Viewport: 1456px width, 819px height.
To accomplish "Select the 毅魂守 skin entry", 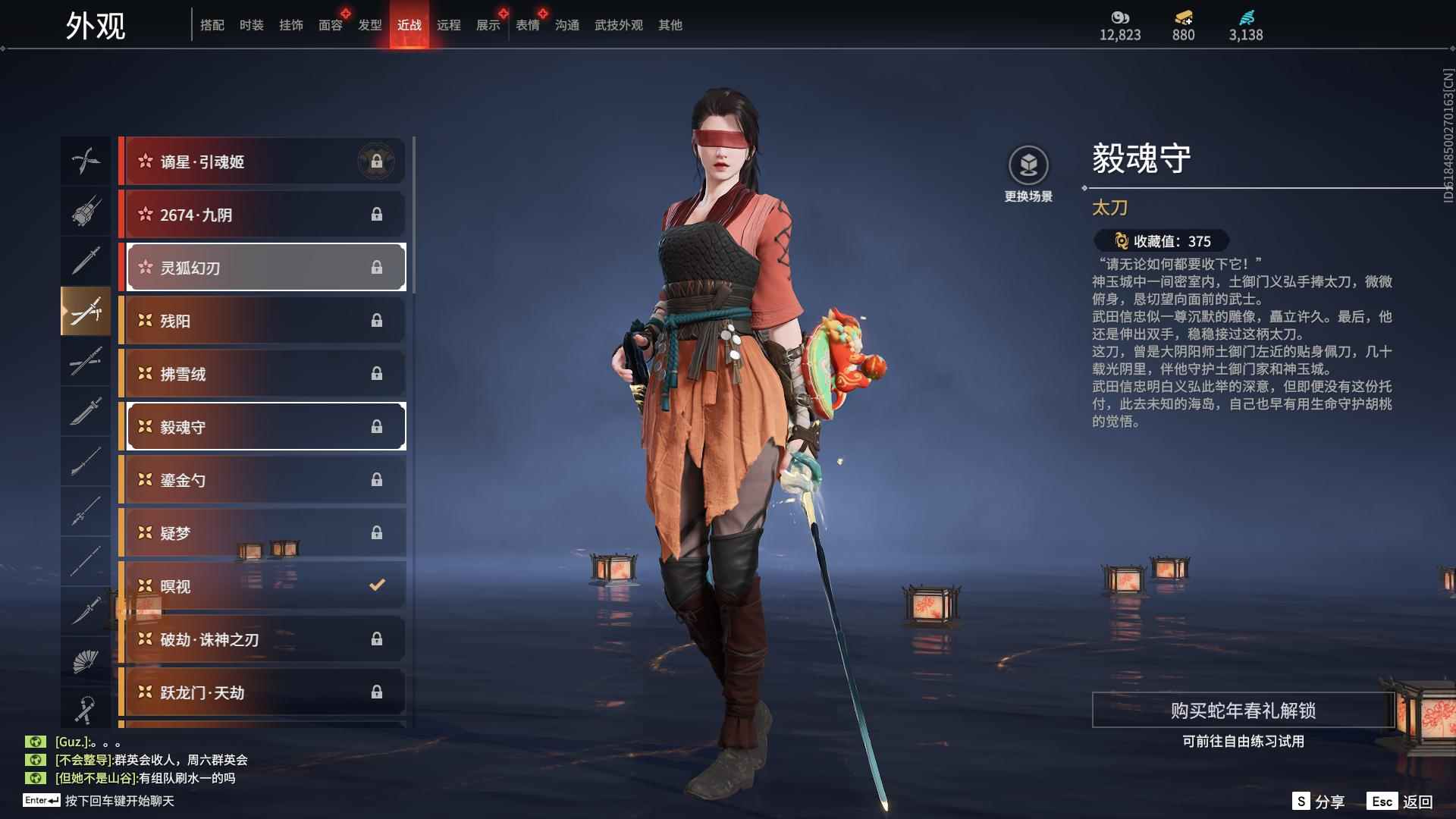I will click(263, 426).
